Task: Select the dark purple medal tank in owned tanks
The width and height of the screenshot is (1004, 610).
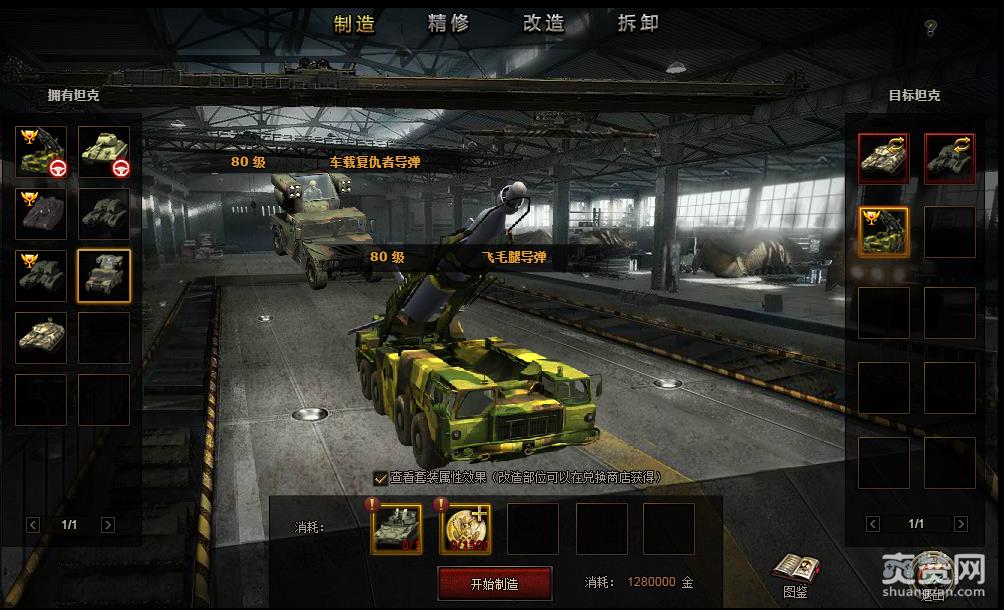Action: tap(41, 213)
